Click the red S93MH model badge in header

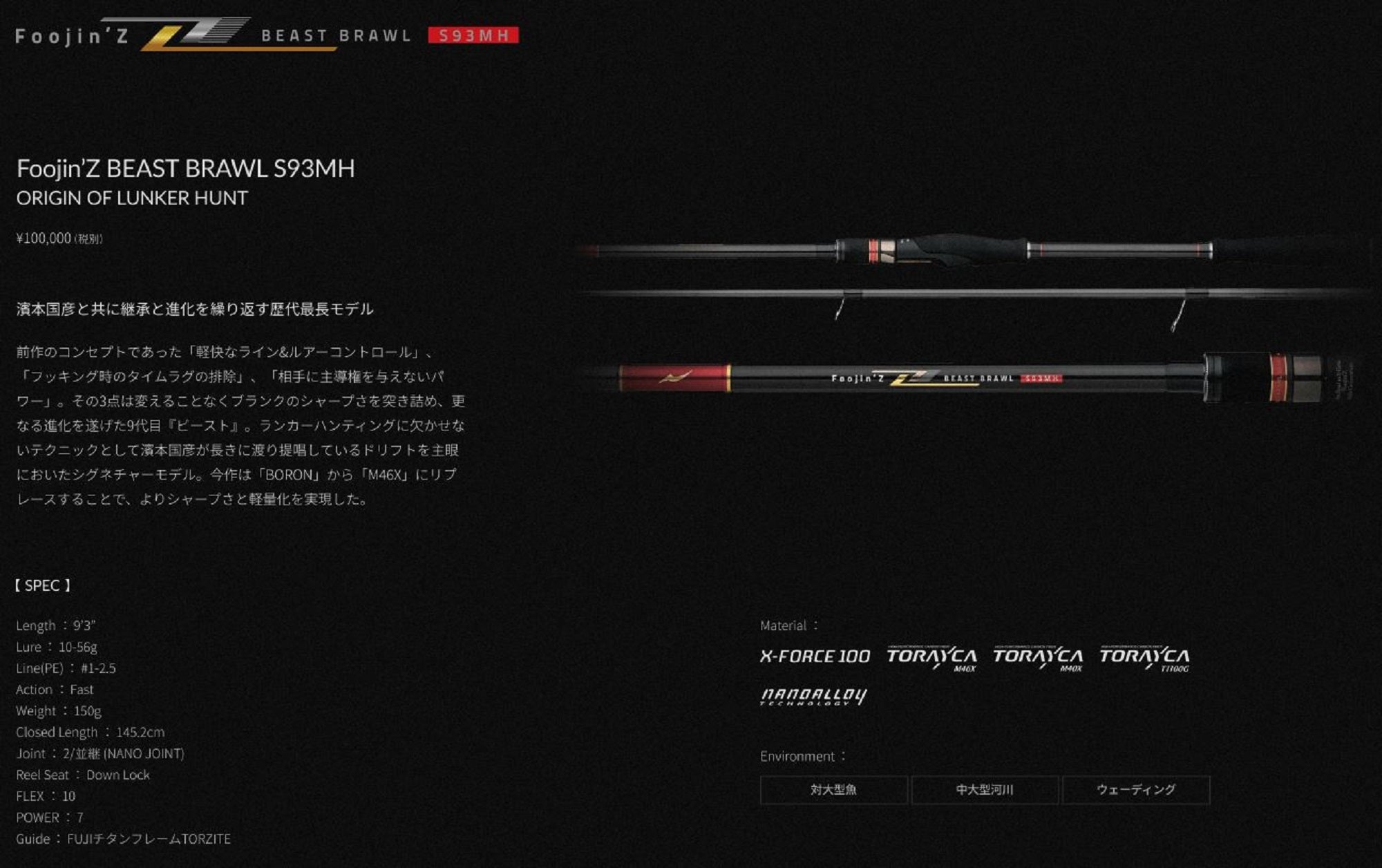pyautogui.click(x=473, y=35)
